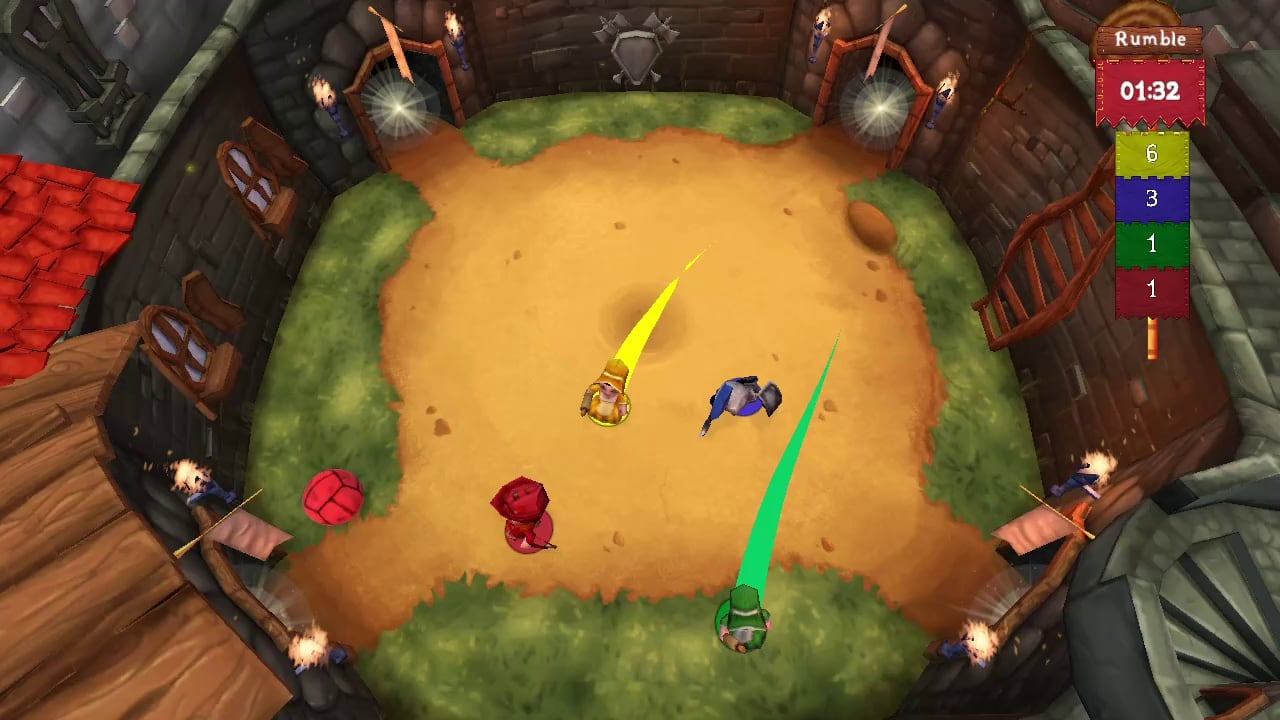Select the red shield pickup on the grass
1280x720 pixels.
[333, 498]
